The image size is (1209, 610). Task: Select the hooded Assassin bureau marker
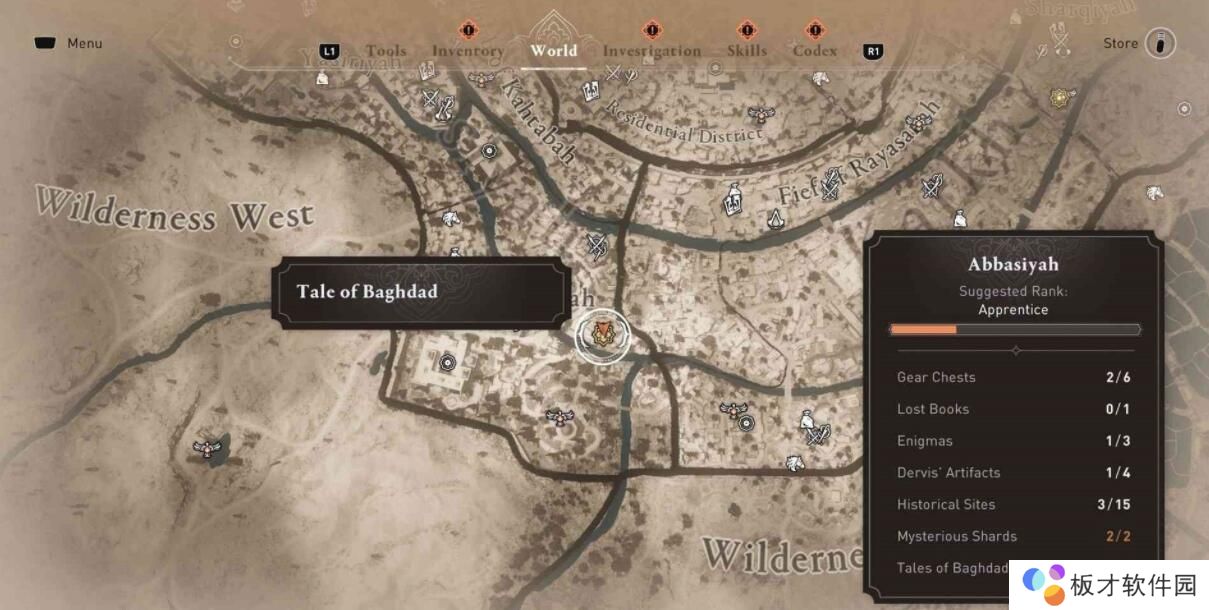776,219
